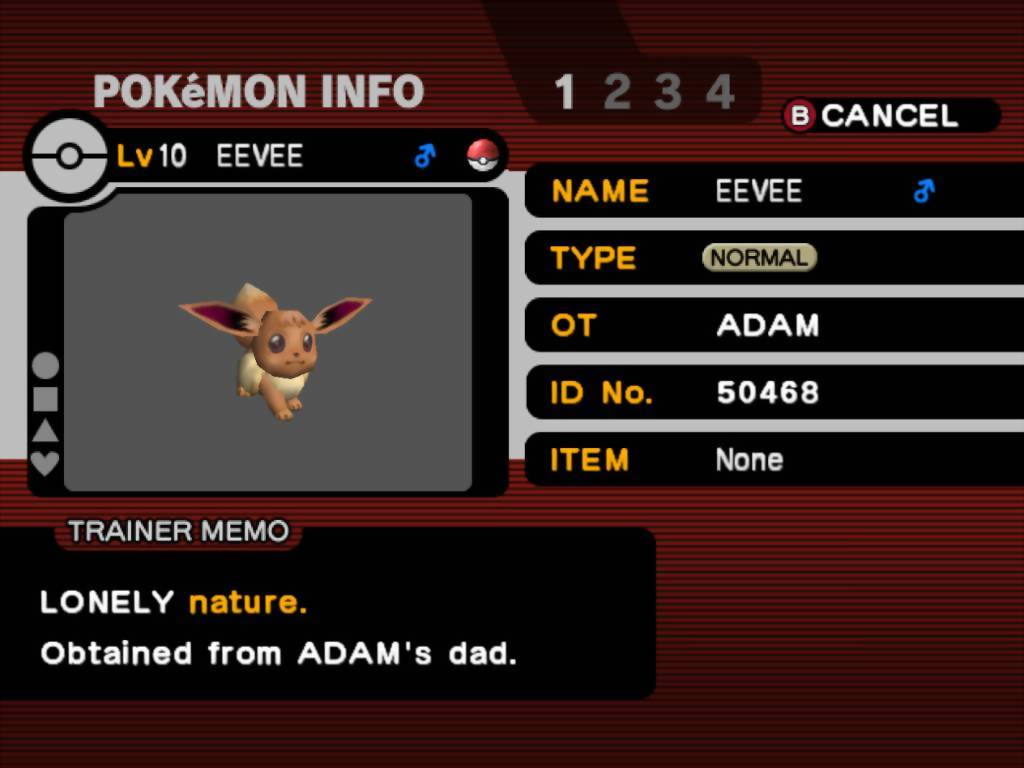Select info page 1 tab
This screenshot has width=1024, height=768.
(x=565, y=93)
